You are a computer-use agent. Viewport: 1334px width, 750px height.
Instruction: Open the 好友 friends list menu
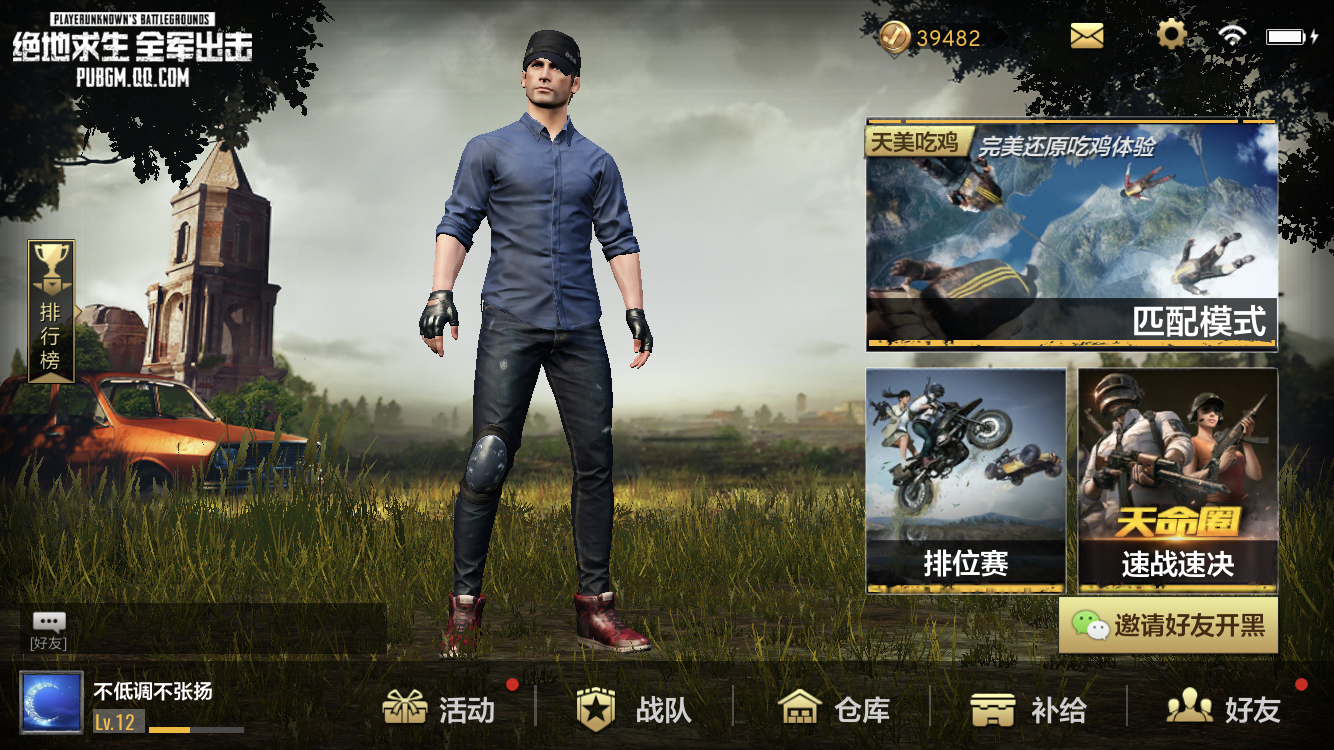coord(1224,709)
